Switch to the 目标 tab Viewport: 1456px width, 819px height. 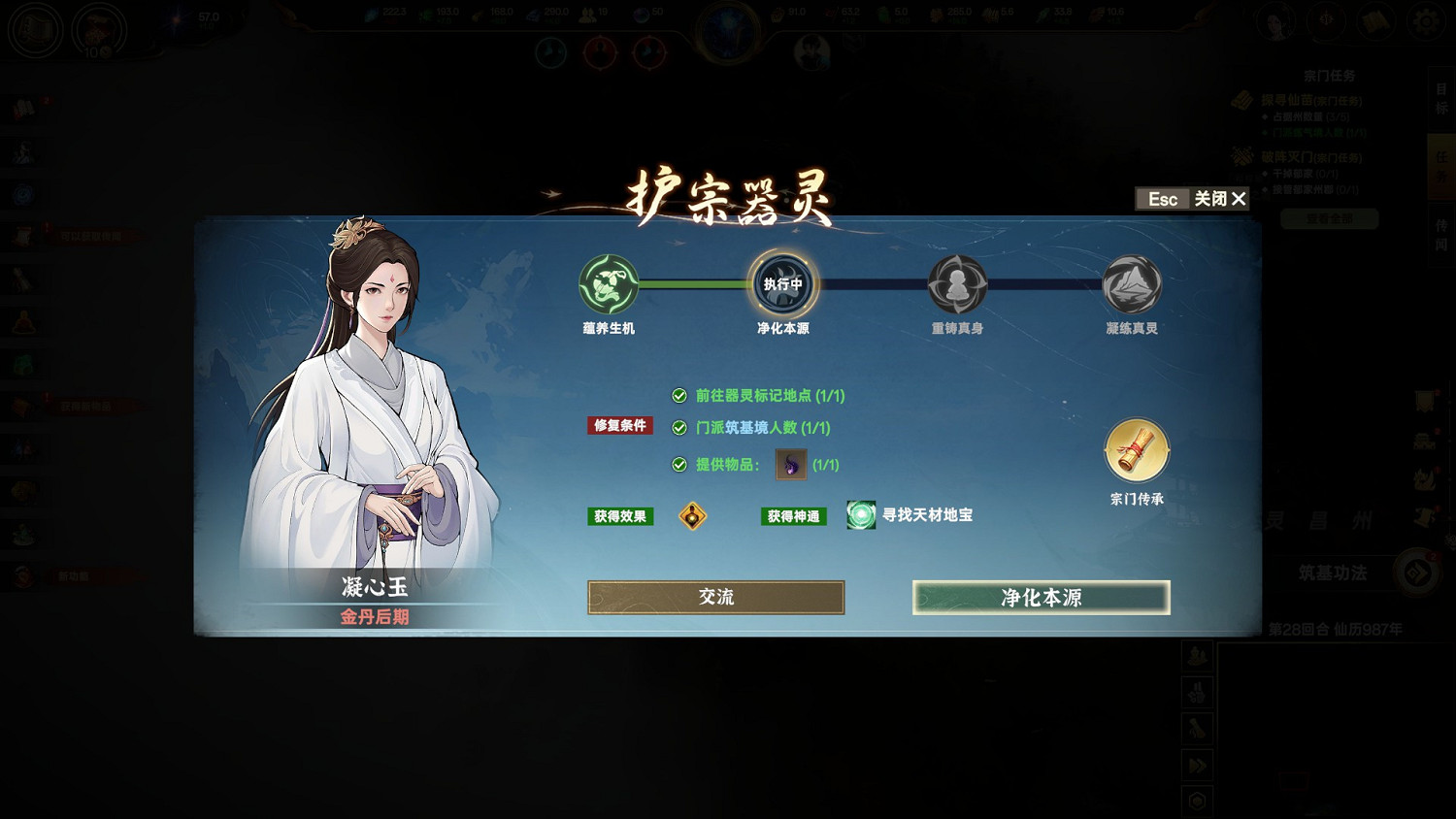[x=1442, y=97]
